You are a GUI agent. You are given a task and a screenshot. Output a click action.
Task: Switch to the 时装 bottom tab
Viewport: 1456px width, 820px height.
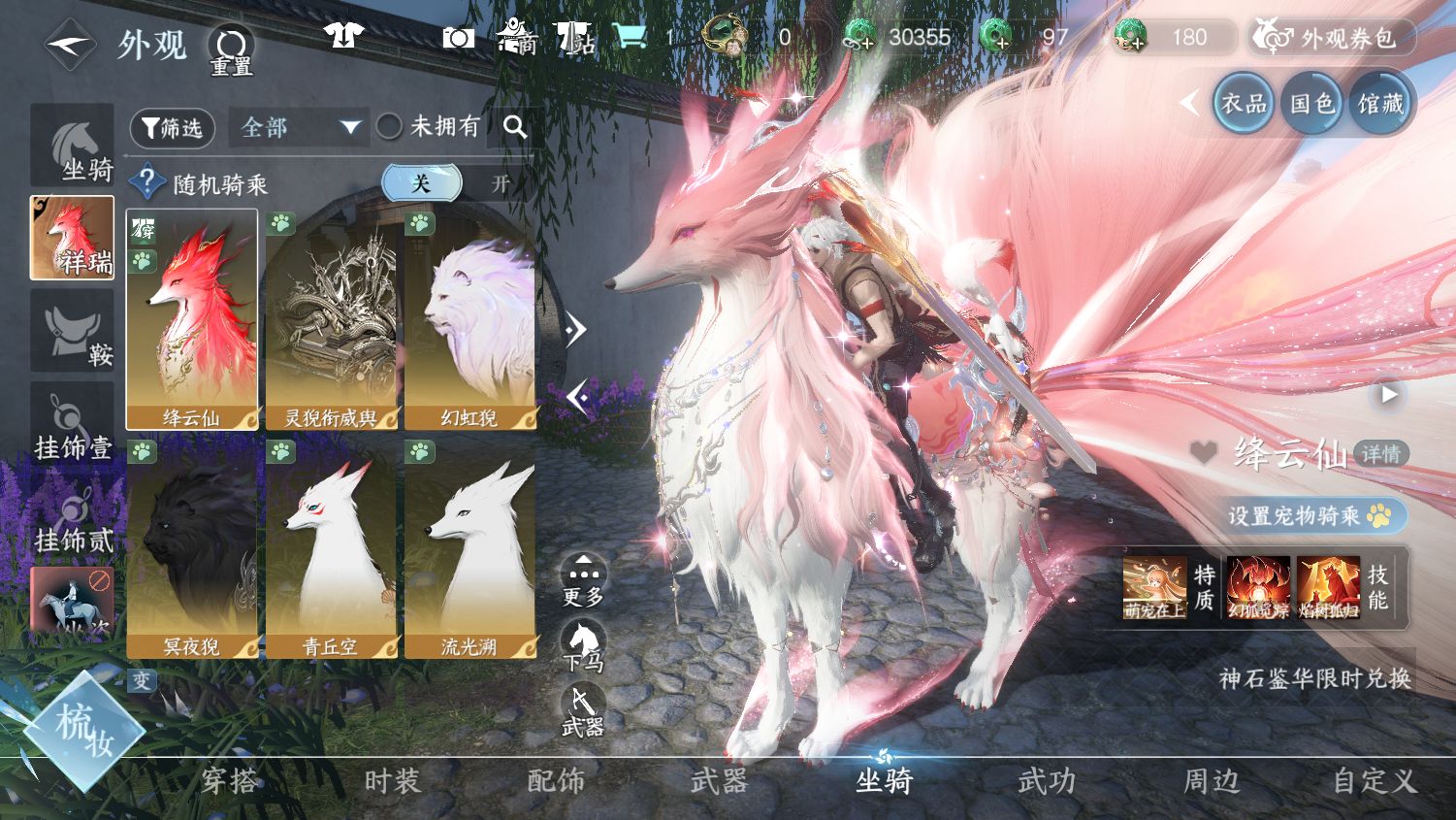point(392,780)
